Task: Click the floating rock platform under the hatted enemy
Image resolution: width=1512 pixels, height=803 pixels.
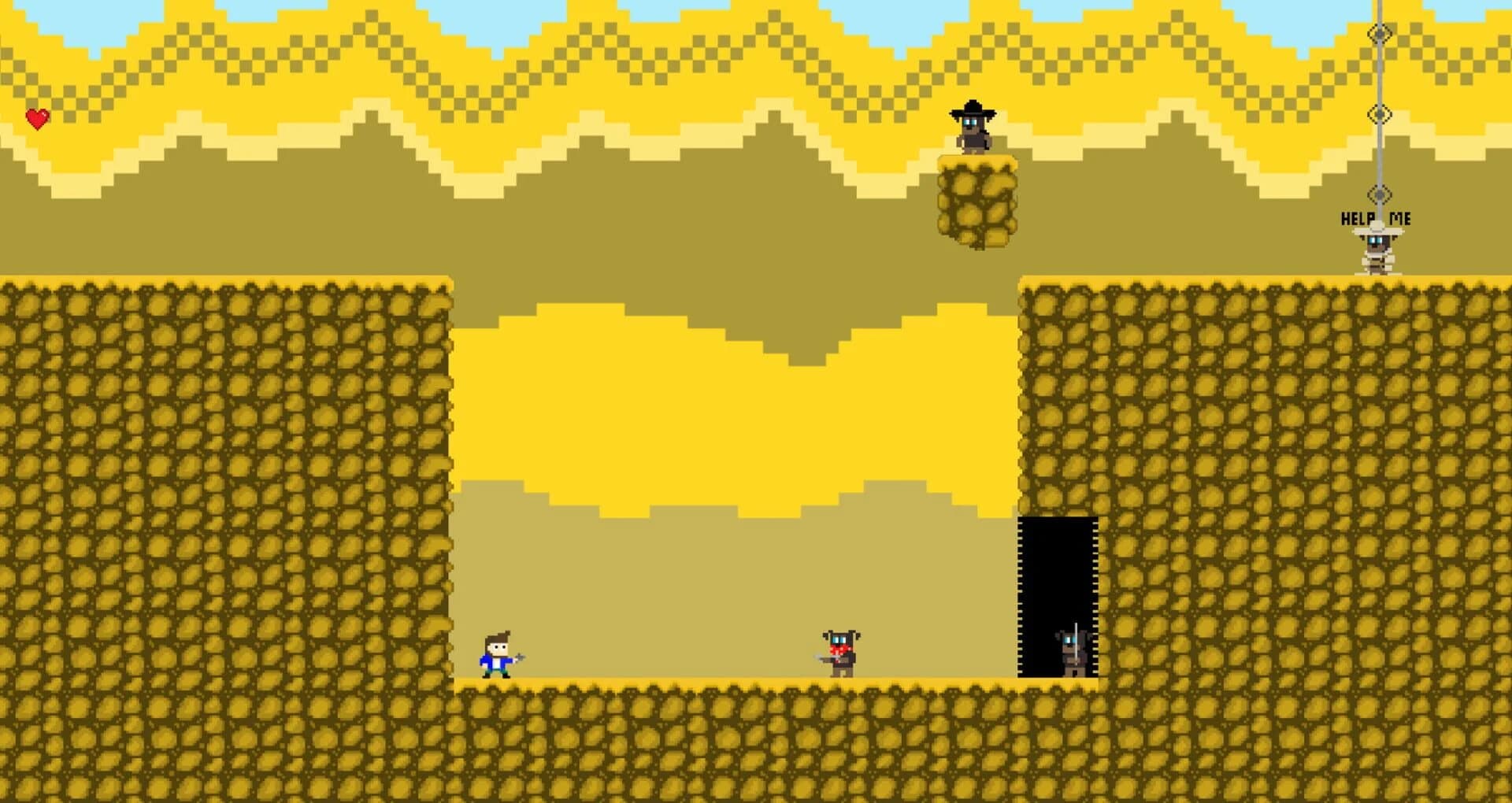Action: (x=976, y=201)
